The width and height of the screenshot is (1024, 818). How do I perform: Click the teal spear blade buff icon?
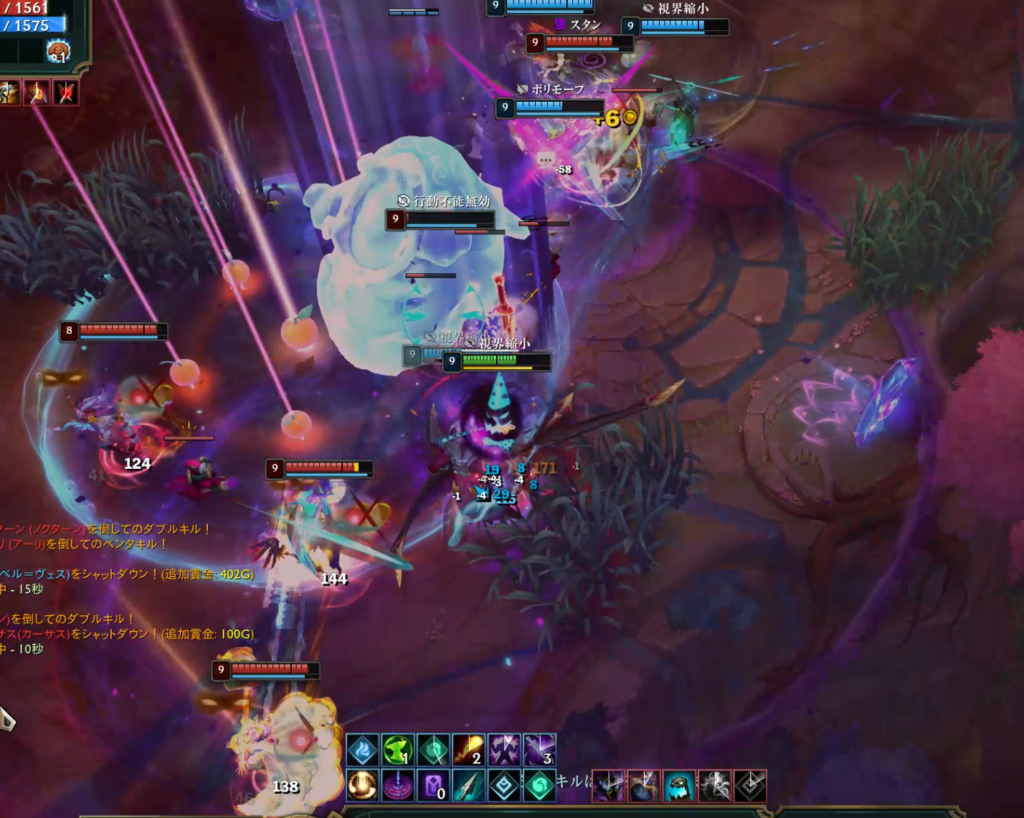point(469,785)
